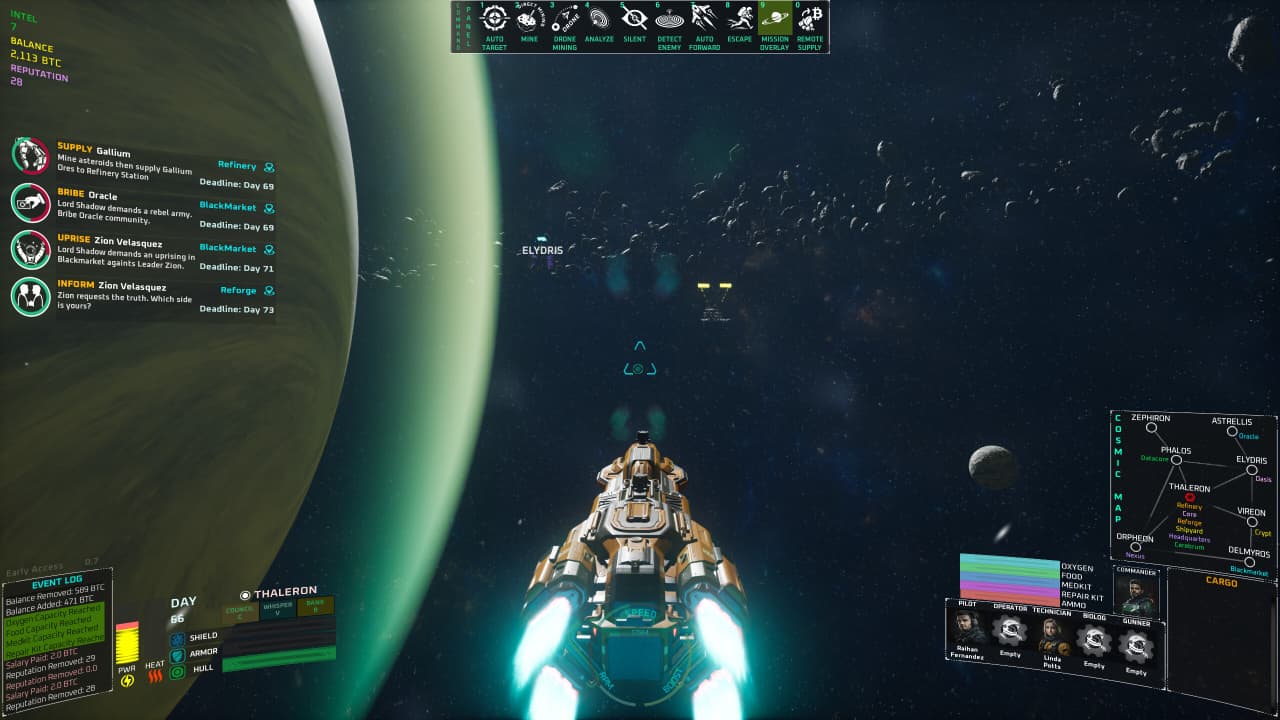Toggle the Mission Overlay button
1280x720 pixels.
point(774,21)
